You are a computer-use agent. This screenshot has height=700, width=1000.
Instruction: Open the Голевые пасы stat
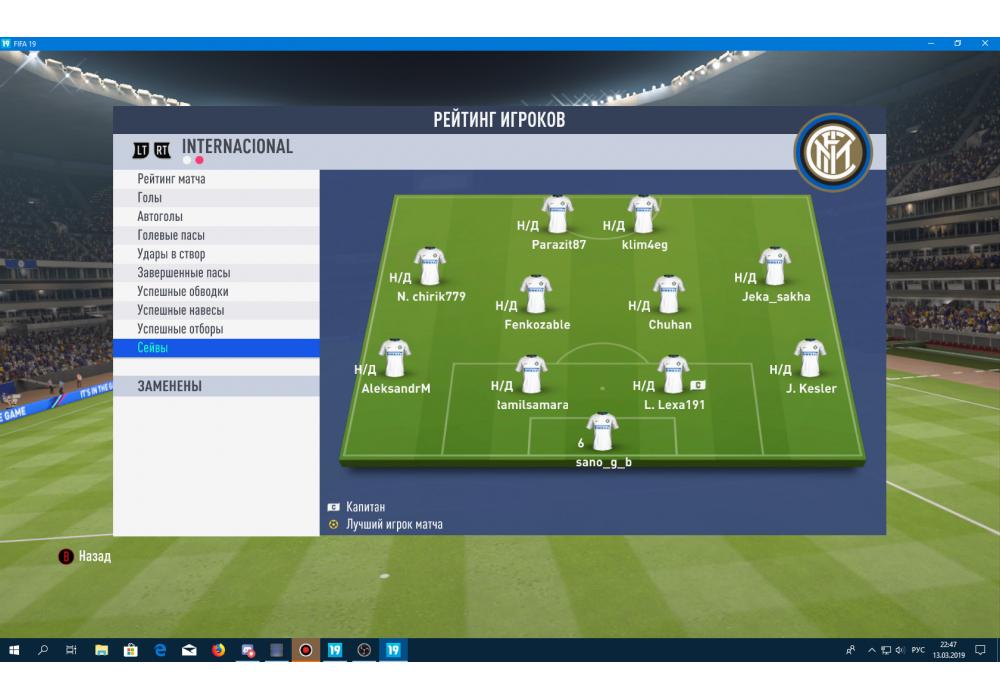coord(215,235)
